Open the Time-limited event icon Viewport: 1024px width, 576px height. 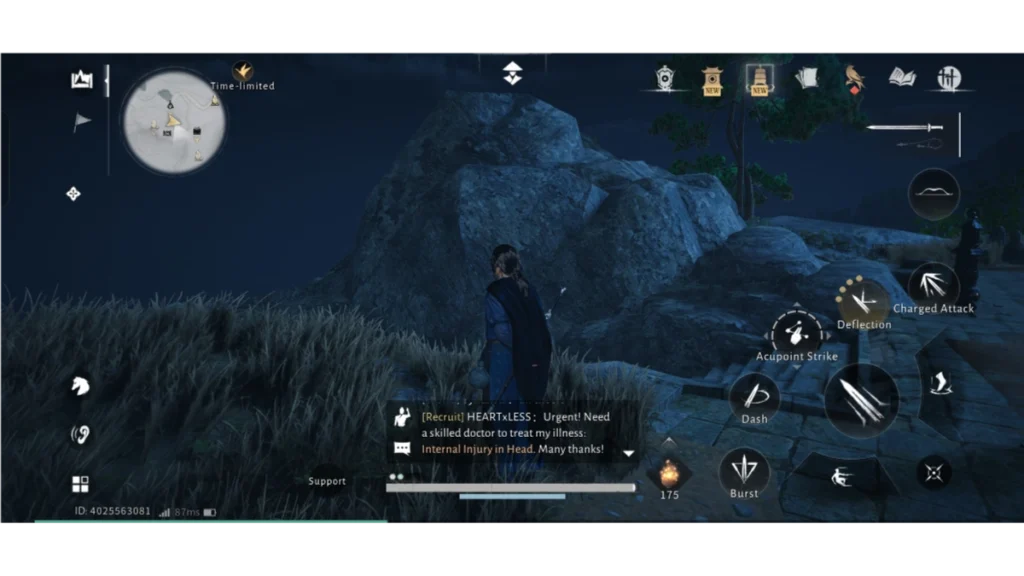242,73
